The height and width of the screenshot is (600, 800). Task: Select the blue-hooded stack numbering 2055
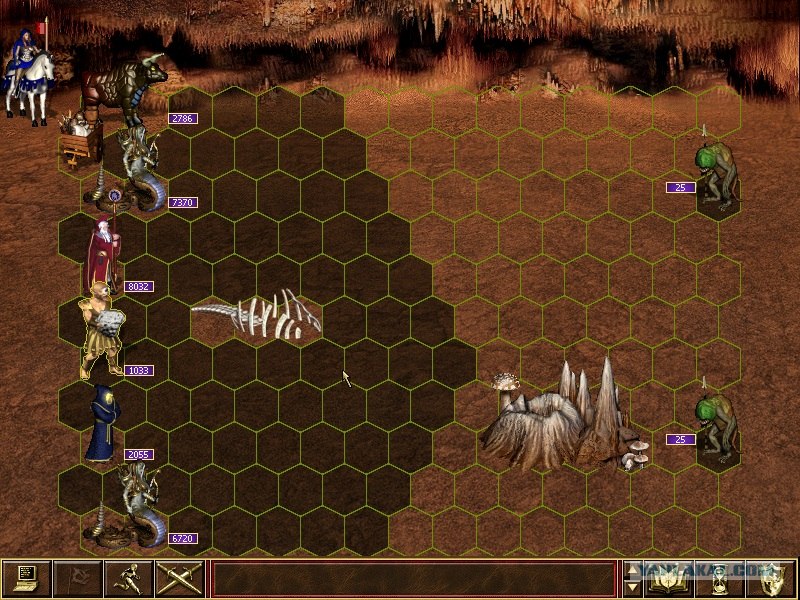(x=102, y=425)
